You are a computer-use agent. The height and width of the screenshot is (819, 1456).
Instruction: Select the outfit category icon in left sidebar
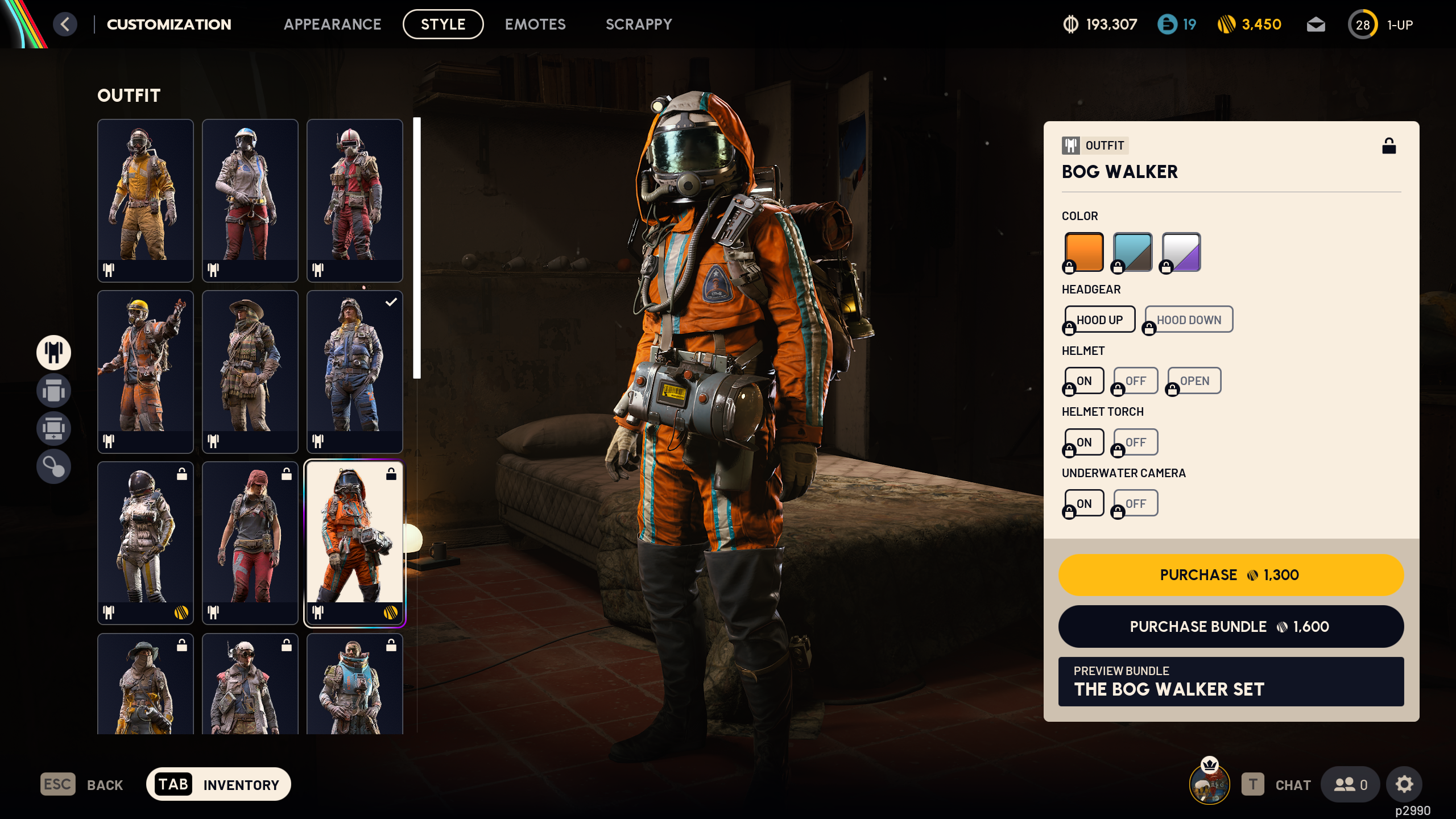(53, 353)
